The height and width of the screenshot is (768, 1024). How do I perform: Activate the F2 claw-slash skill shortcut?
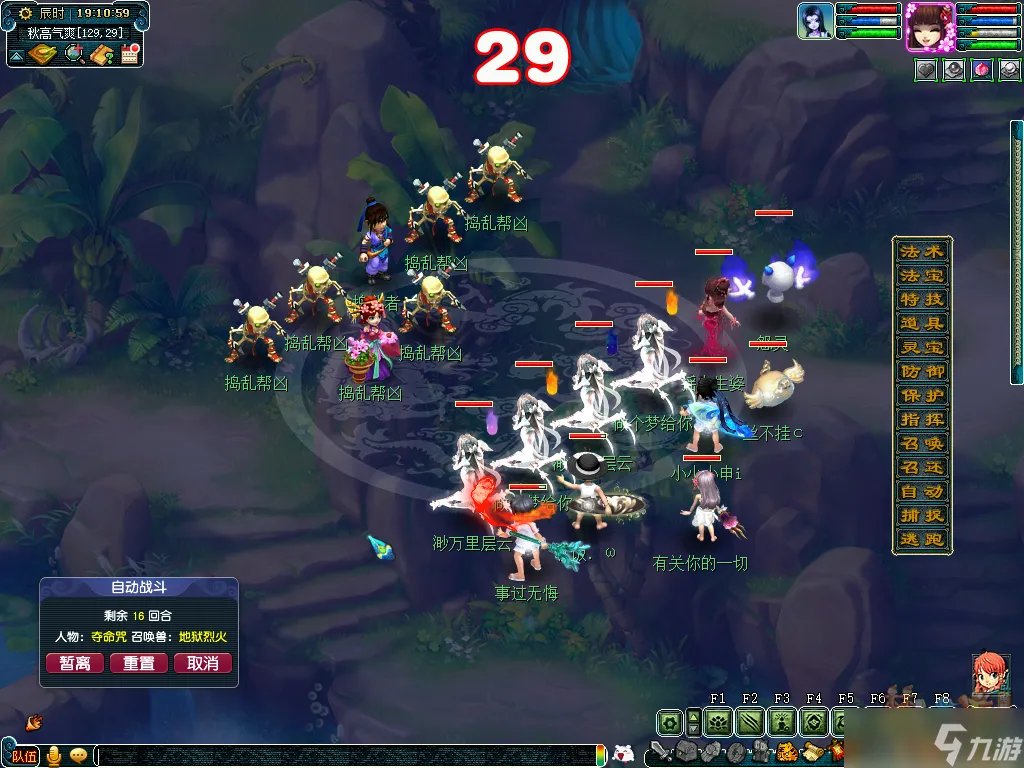tap(750, 721)
